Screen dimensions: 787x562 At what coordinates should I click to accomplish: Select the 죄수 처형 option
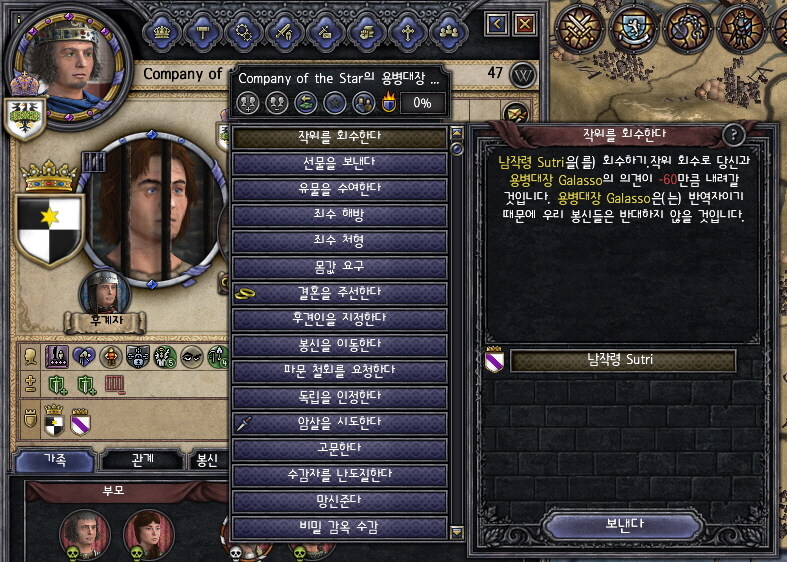click(339, 241)
